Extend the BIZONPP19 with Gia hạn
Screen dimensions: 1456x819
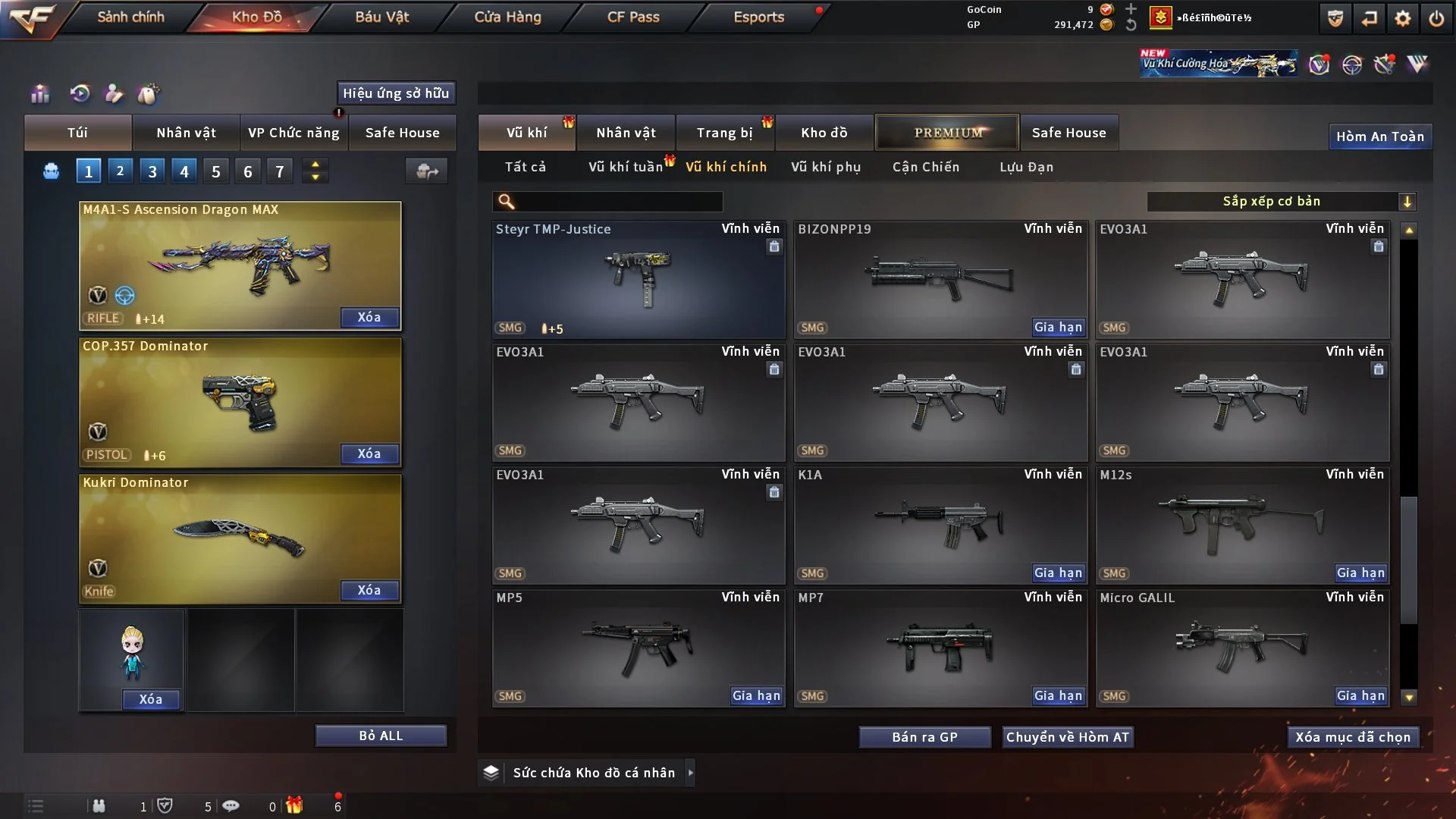click(x=1059, y=328)
